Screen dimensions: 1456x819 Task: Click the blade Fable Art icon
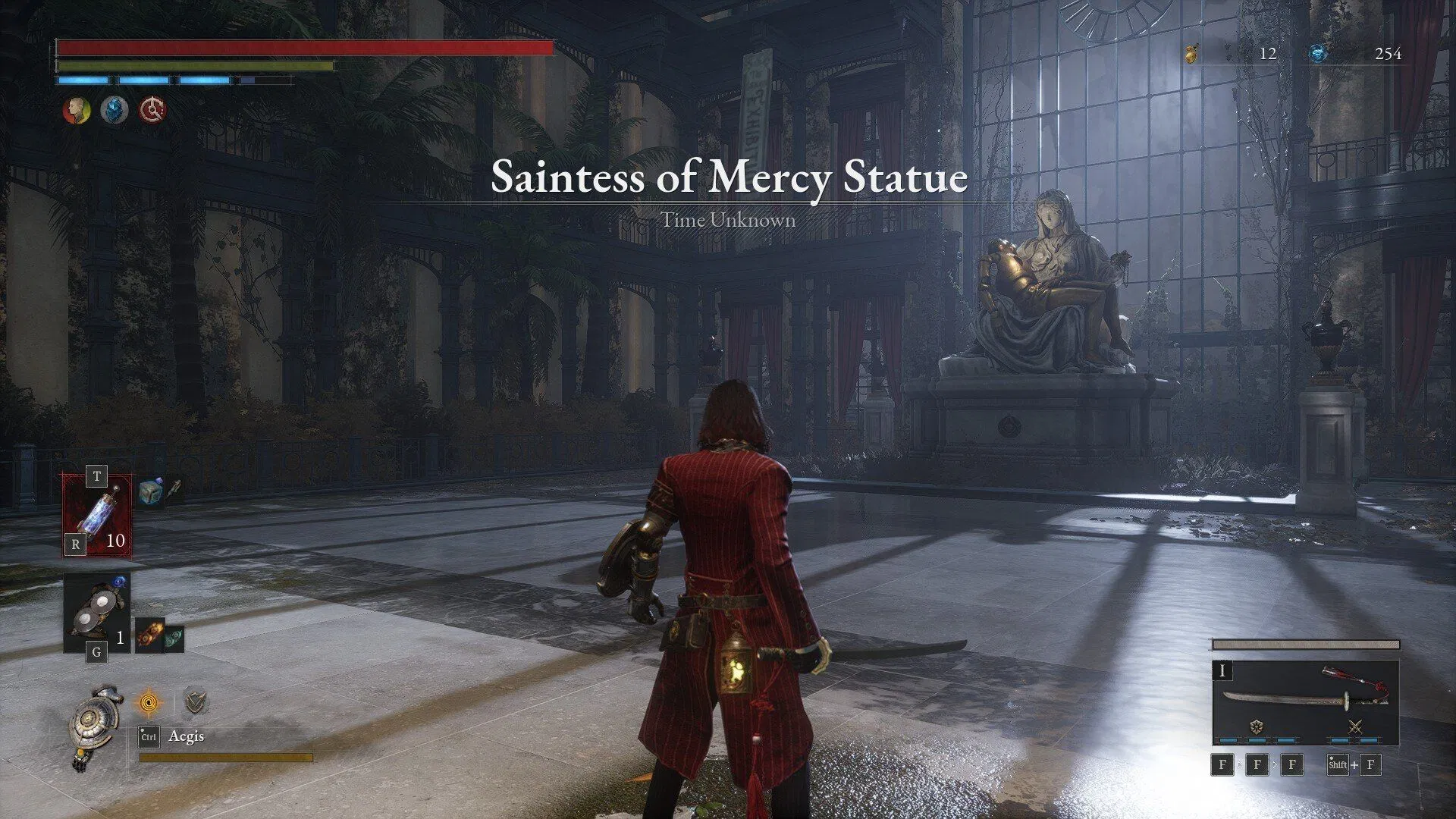1256,727
